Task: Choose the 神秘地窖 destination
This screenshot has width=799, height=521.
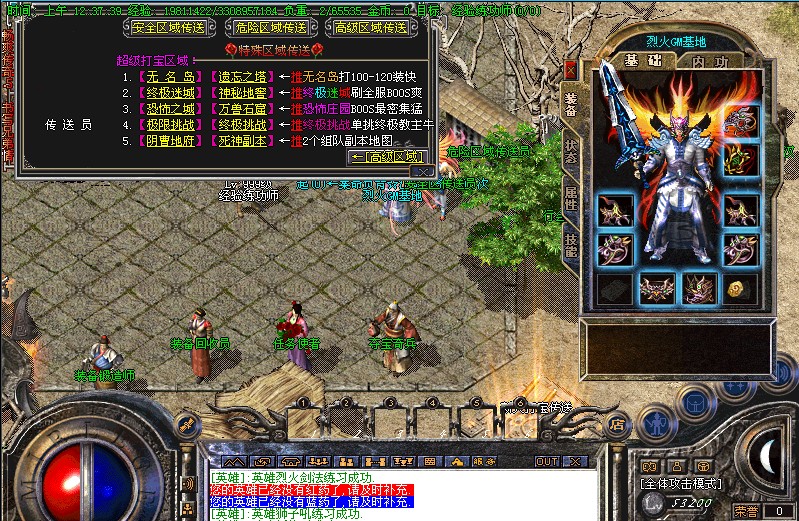Action: coord(242,93)
